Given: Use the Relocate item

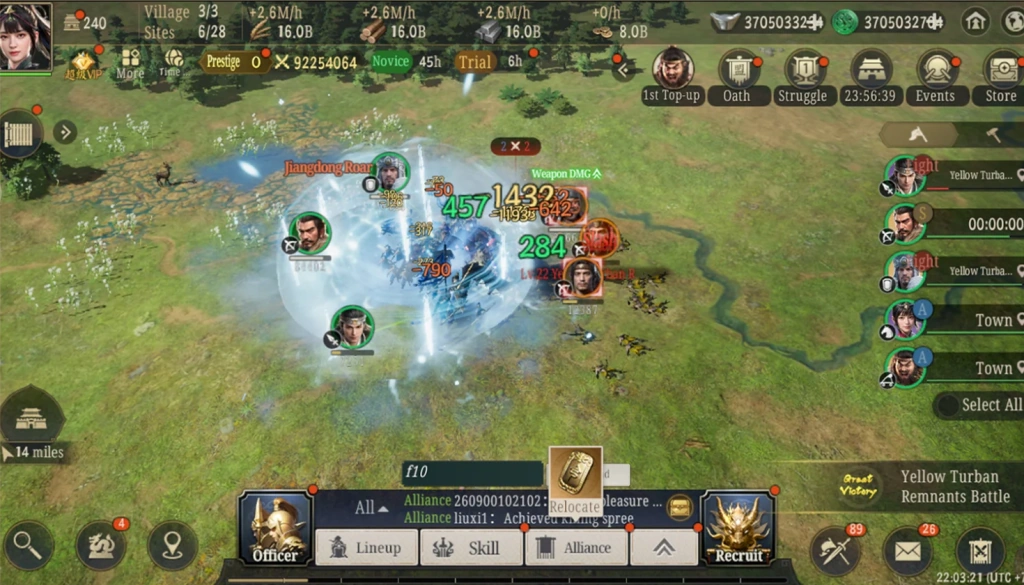Looking at the screenshot, I should pos(575,476).
